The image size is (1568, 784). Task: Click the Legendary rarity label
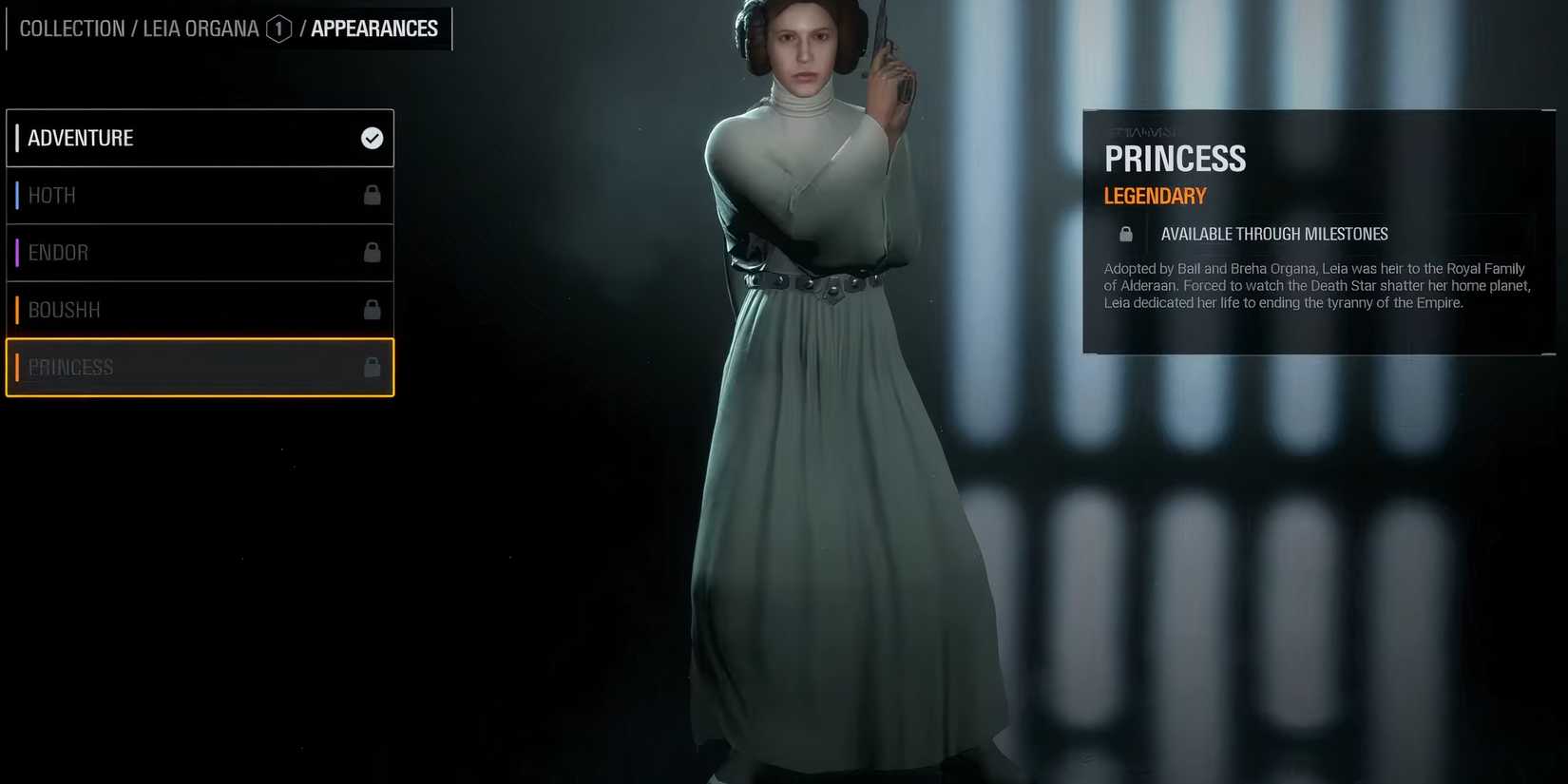point(1155,196)
